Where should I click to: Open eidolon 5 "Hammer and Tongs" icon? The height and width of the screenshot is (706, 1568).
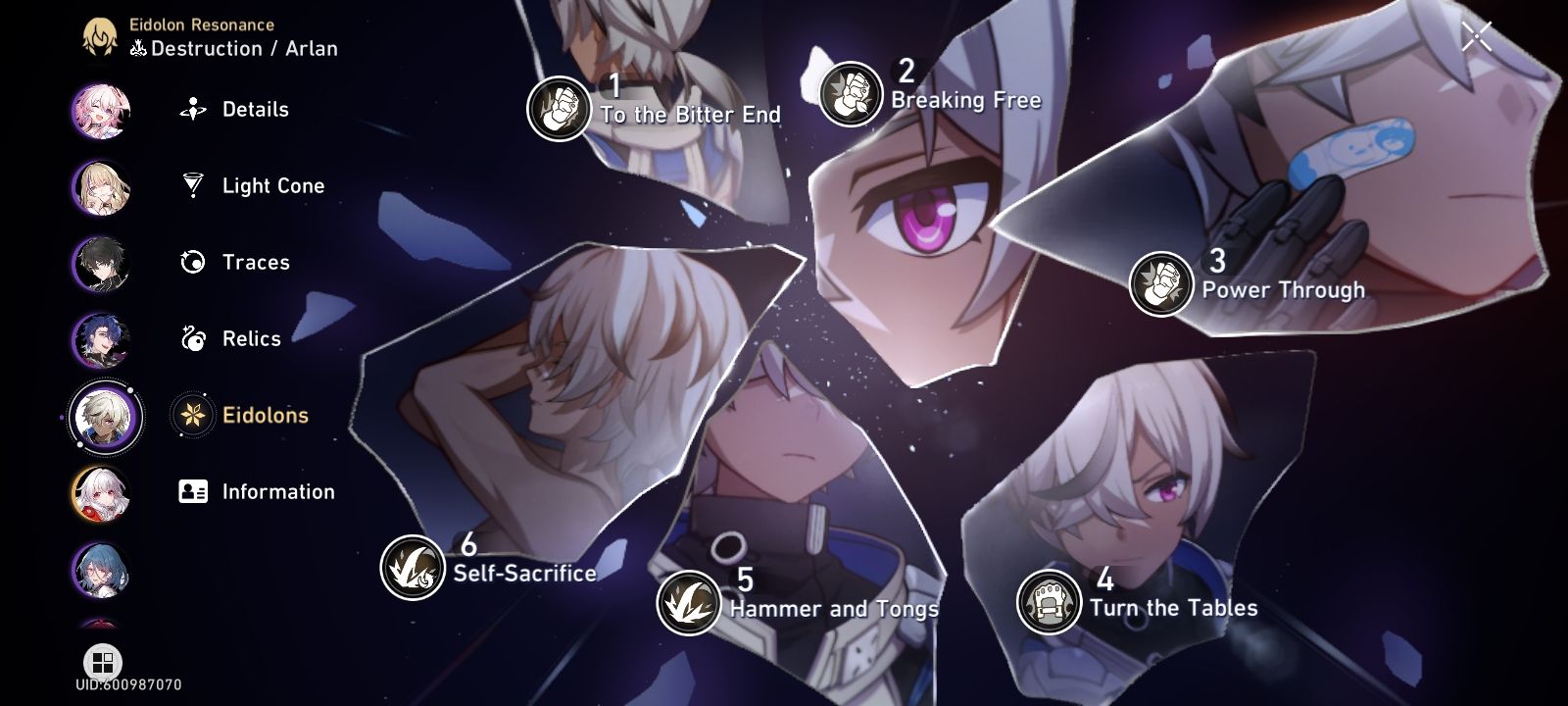(x=689, y=600)
